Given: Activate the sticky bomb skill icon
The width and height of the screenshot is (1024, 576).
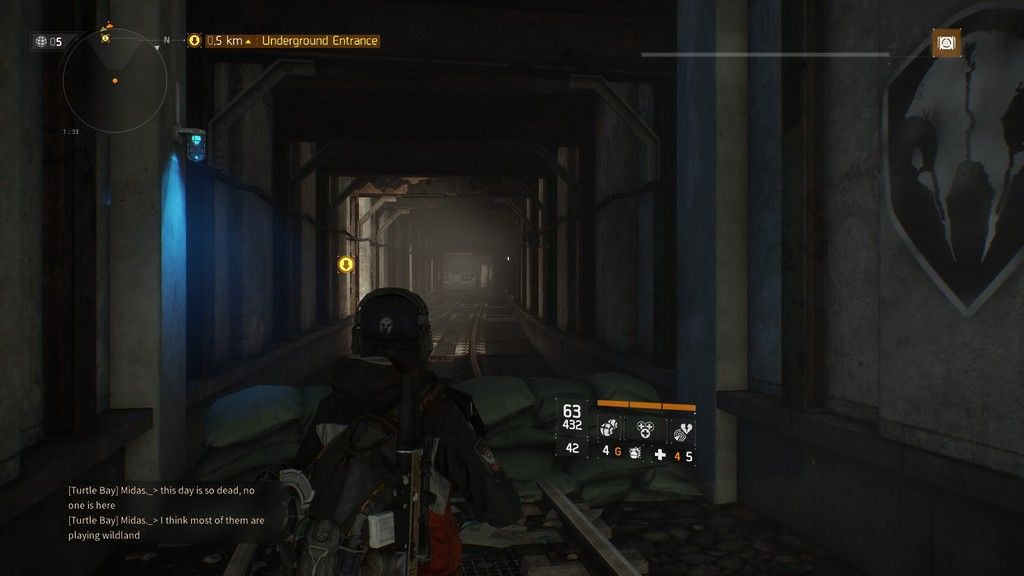Looking at the screenshot, I should pyautogui.click(x=608, y=429).
